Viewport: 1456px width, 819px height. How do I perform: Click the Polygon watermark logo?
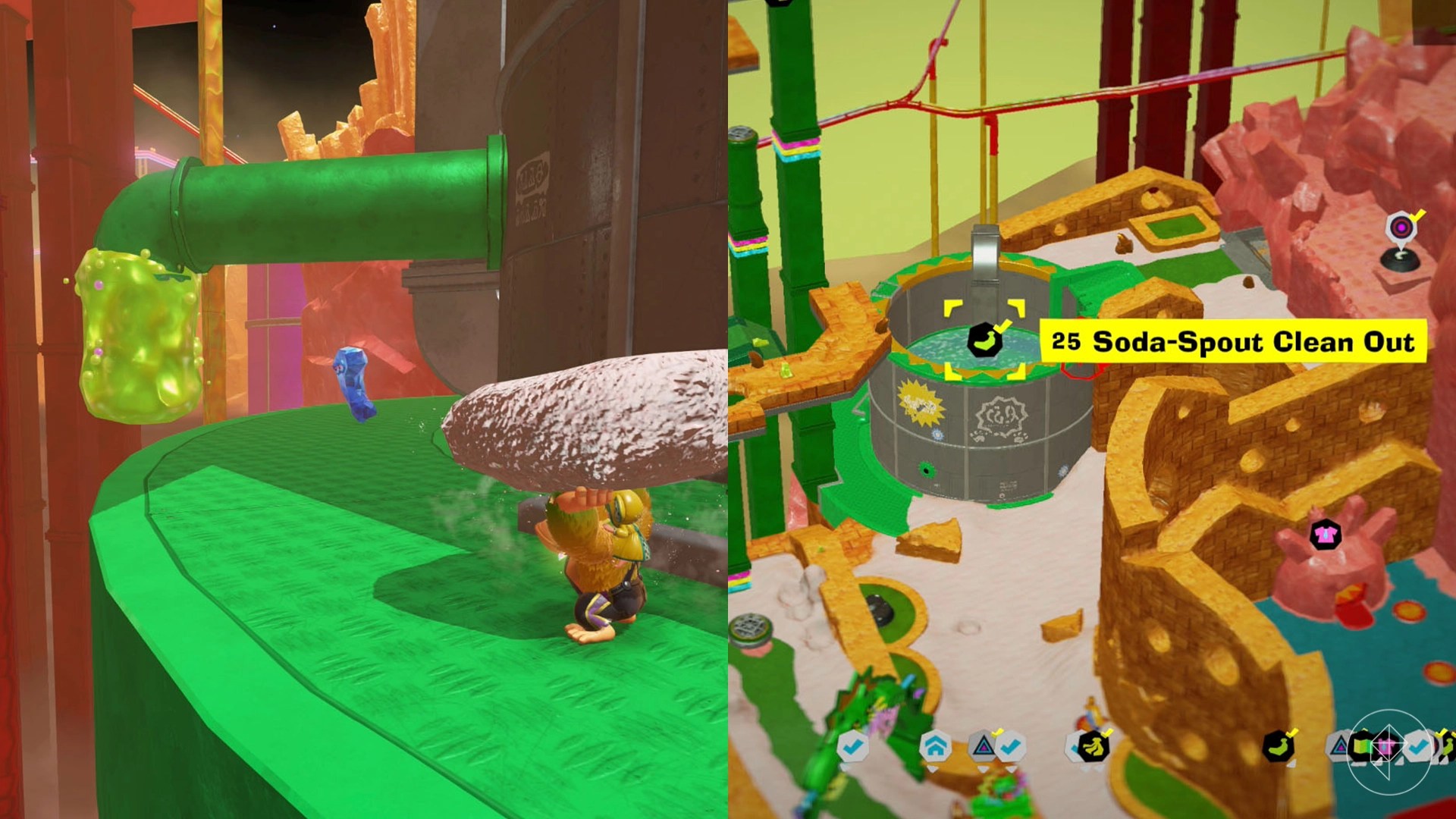(1388, 751)
